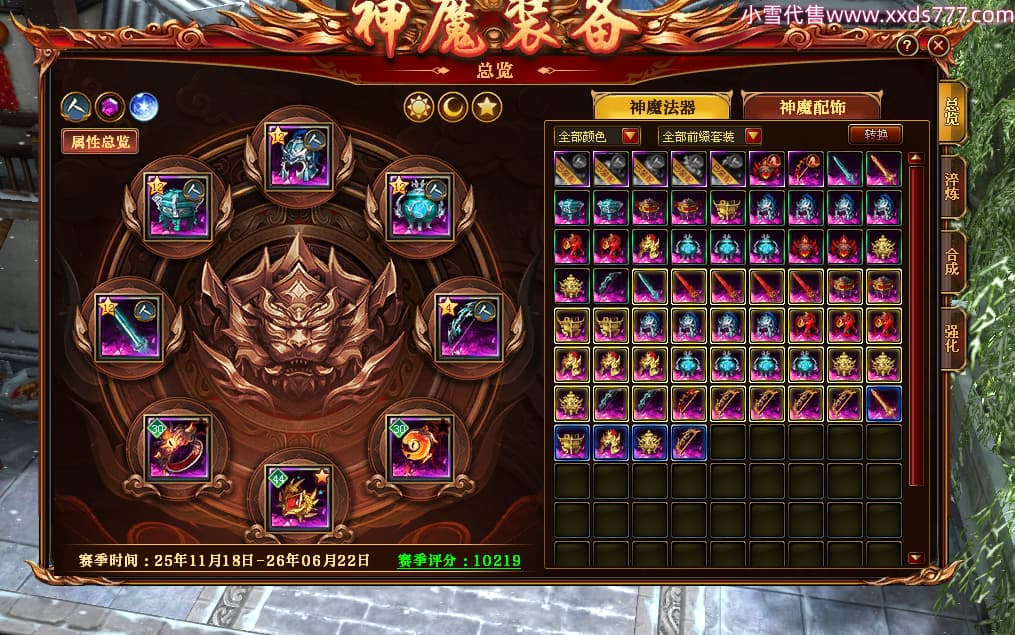Close the 神魔装备 window
This screenshot has height=635, width=1015.
[x=937, y=46]
